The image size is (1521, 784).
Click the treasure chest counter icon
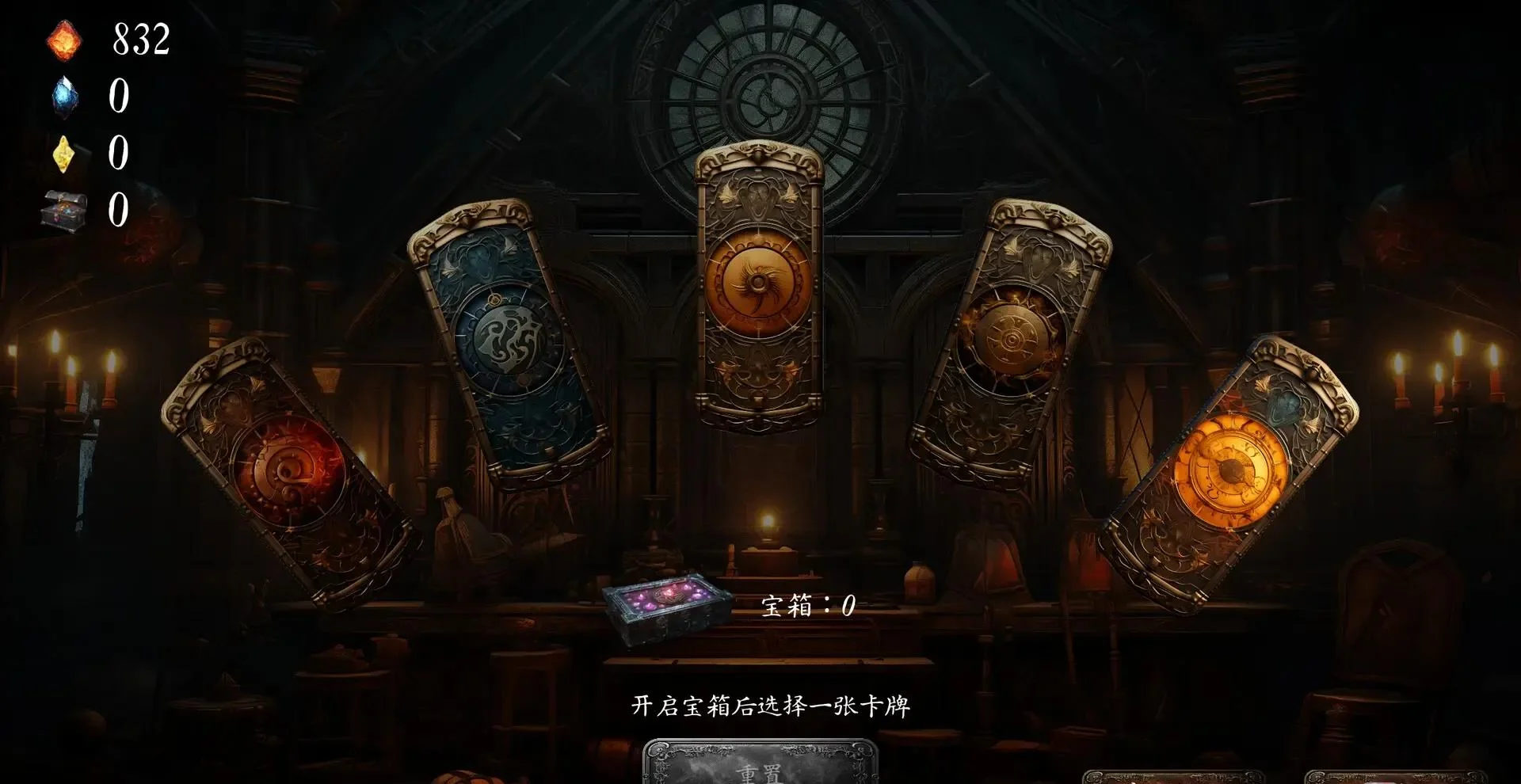click(x=63, y=210)
